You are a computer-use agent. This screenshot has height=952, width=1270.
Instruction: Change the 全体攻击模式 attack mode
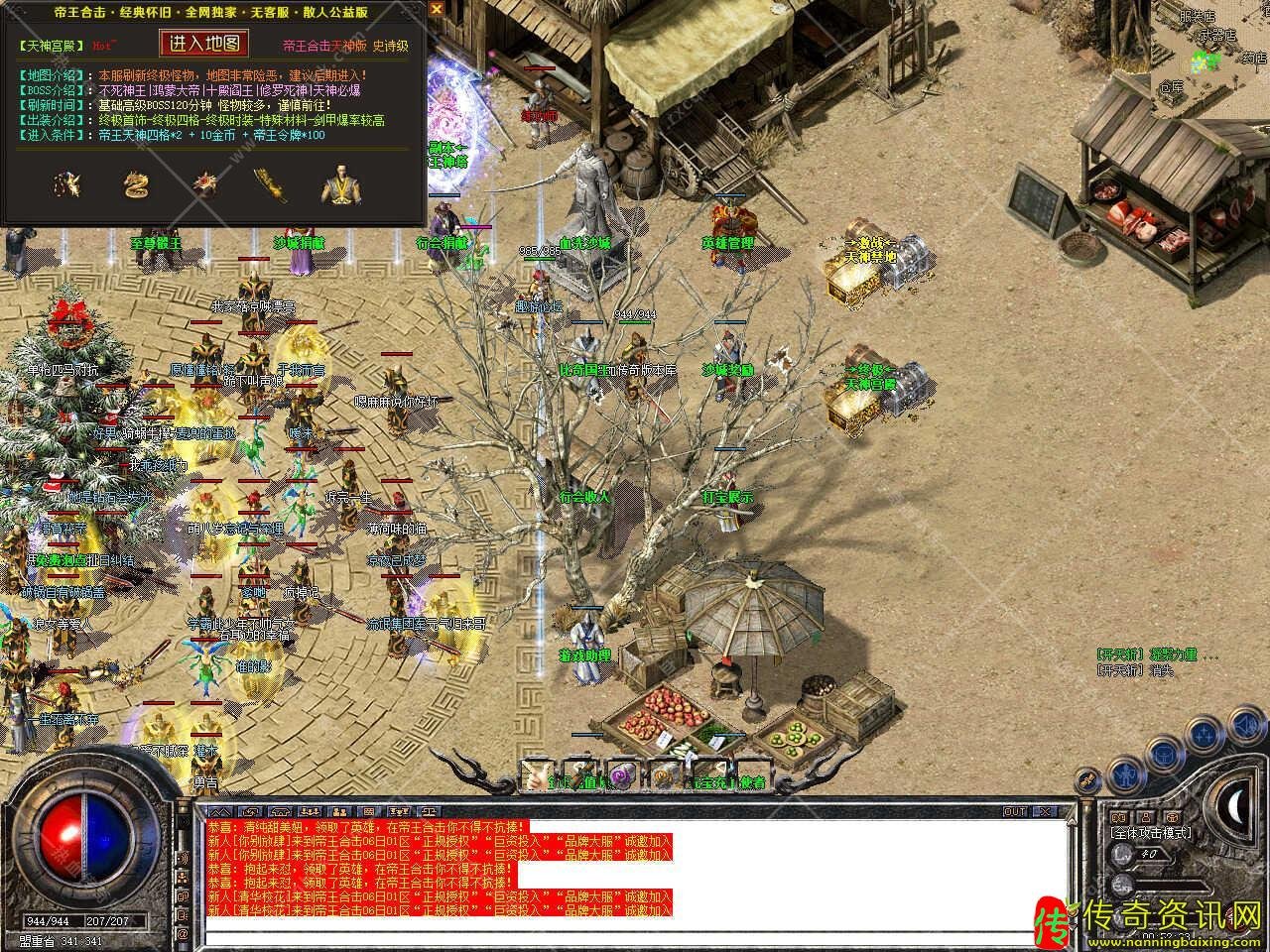click(x=1151, y=834)
